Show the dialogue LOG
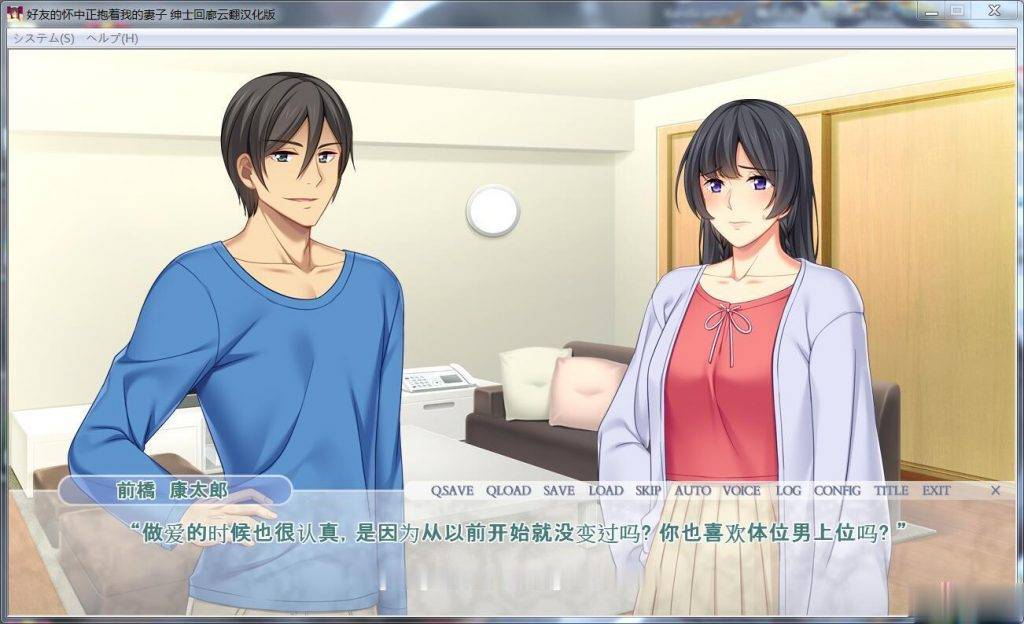1024x624 pixels. (788, 491)
